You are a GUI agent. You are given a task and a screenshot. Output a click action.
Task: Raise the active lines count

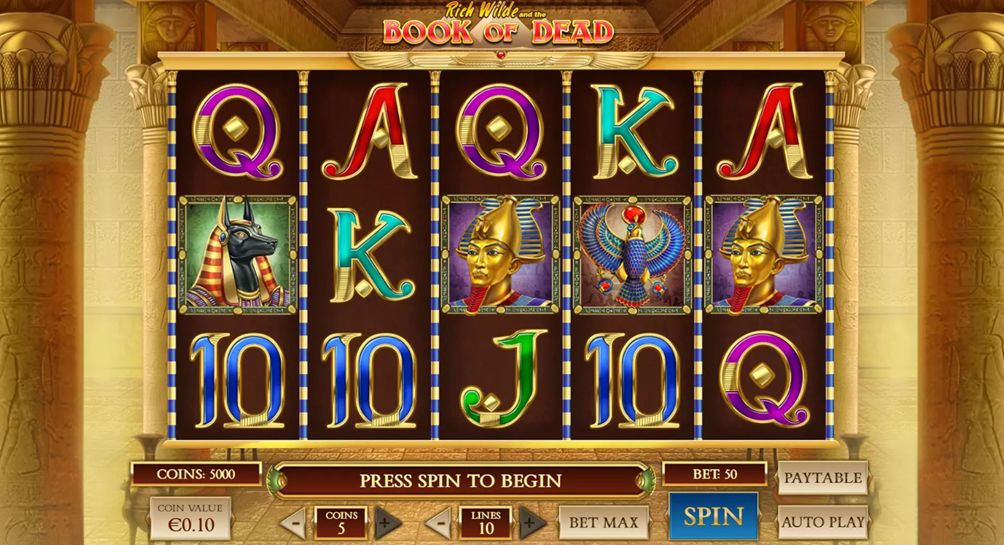[533, 522]
